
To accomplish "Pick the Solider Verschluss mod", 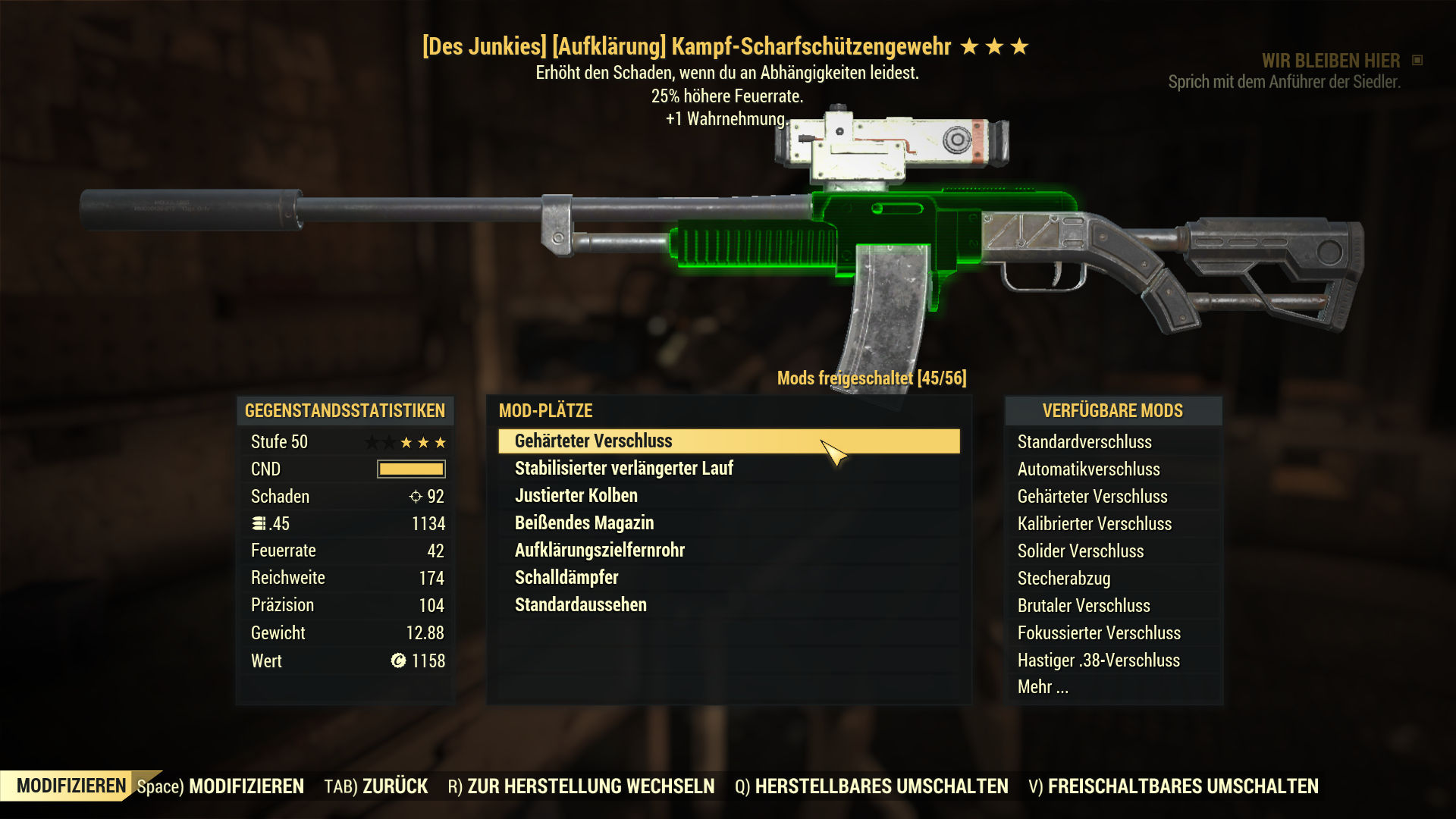I will (x=1081, y=551).
